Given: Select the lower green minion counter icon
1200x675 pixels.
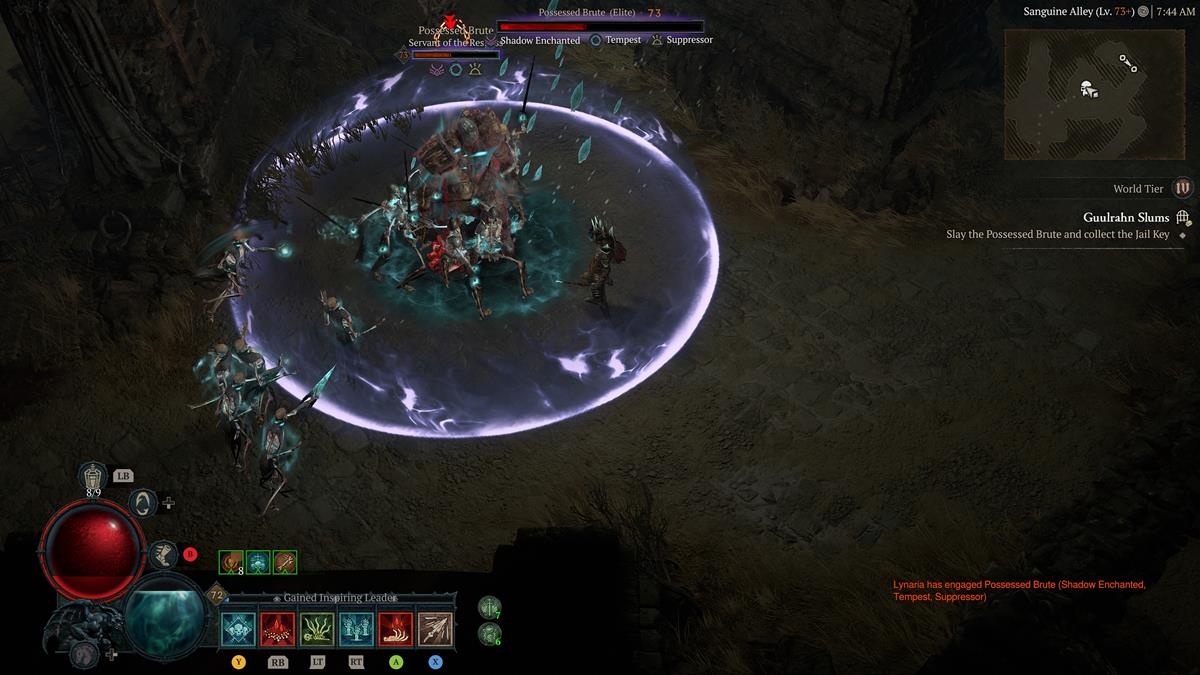Looking at the screenshot, I should [489, 633].
